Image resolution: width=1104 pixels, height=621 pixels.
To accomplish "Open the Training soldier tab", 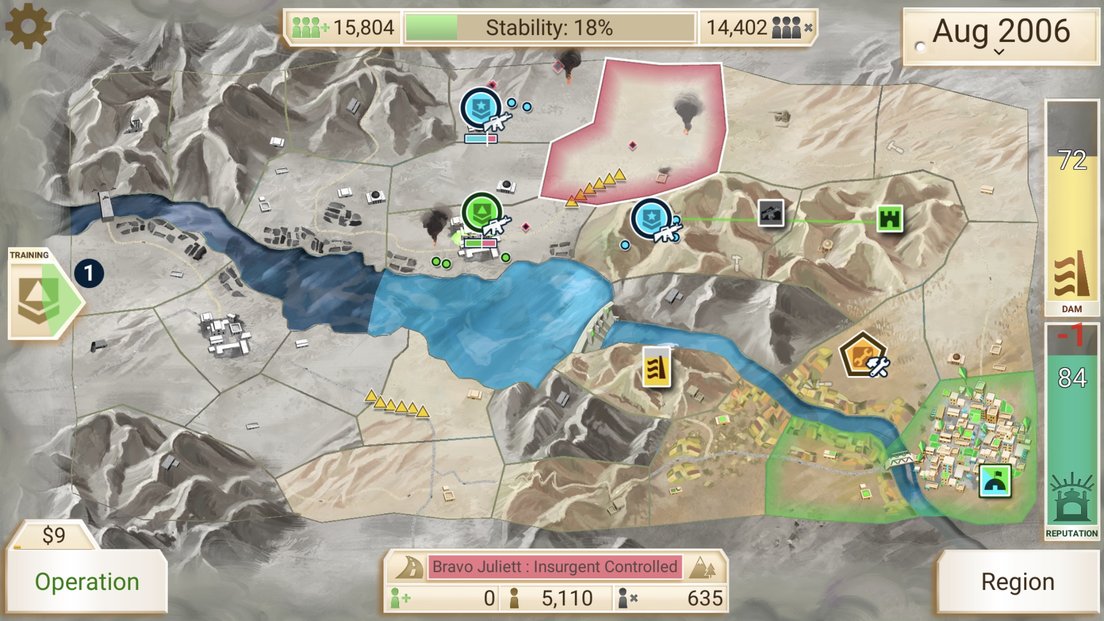I will (x=40, y=294).
